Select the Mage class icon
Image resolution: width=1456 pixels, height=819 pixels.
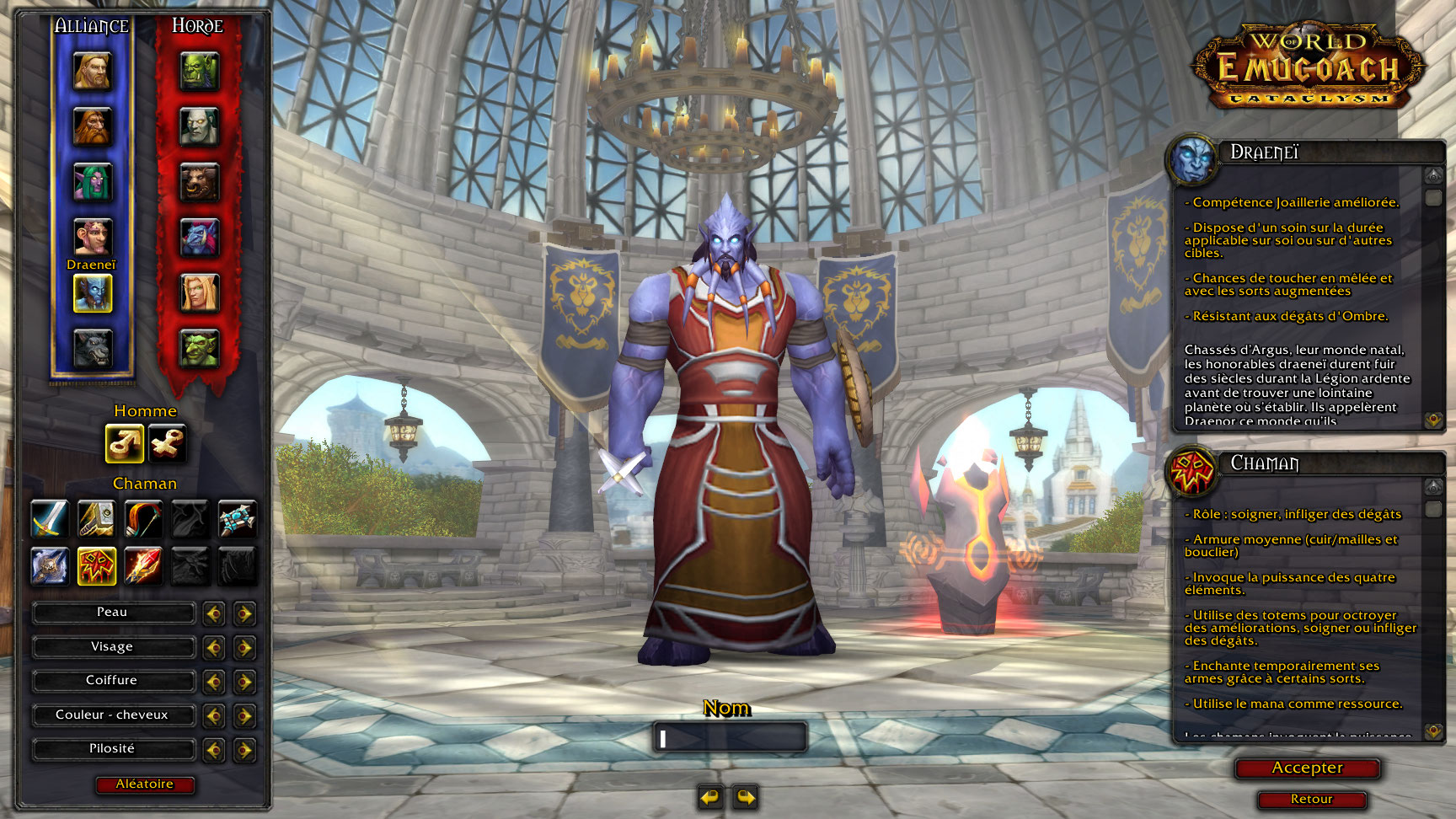pyautogui.click(x=143, y=565)
